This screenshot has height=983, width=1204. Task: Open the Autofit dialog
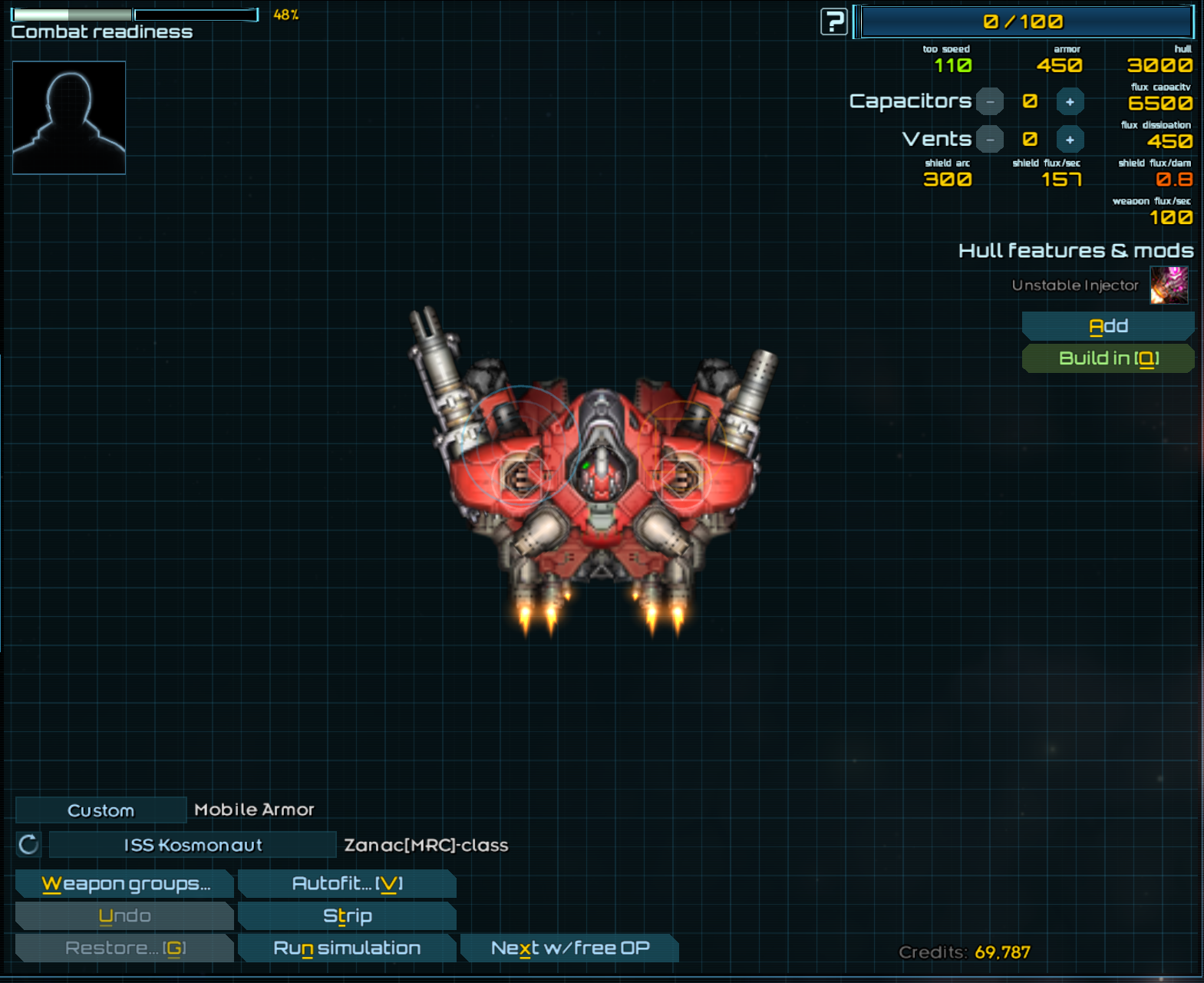(347, 884)
